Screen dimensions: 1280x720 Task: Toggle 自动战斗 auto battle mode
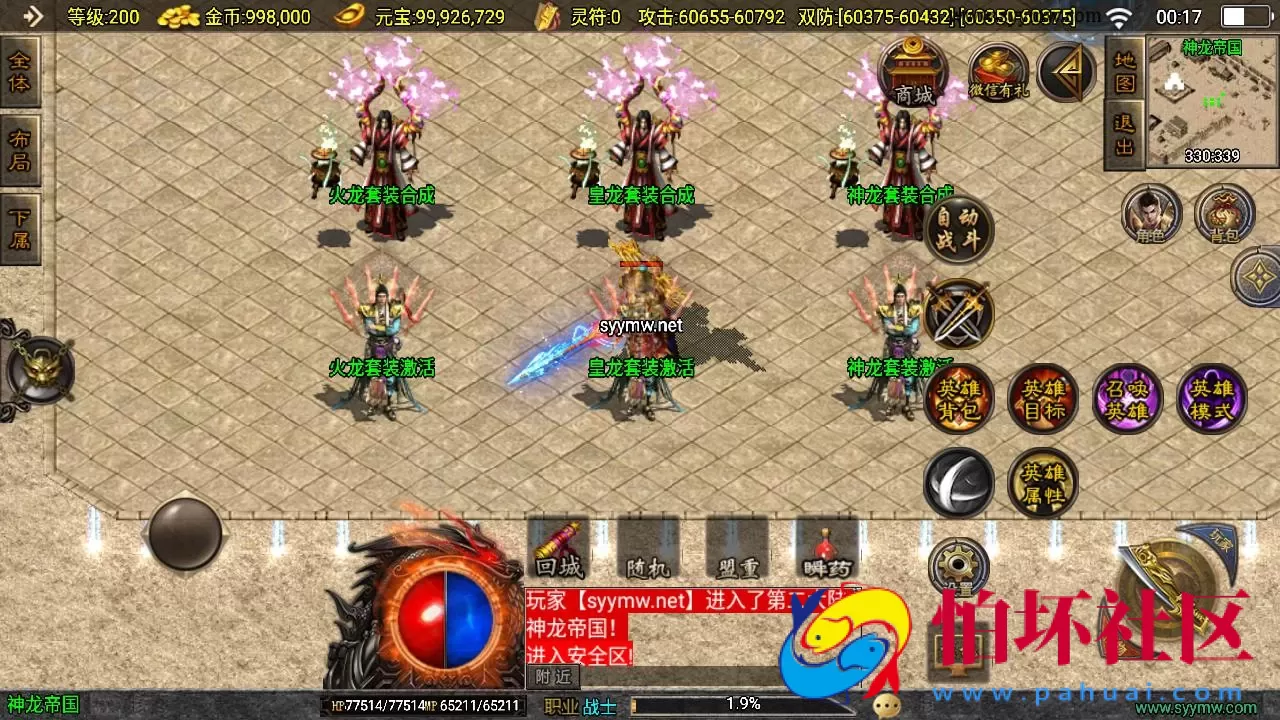(x=958, y=229)
